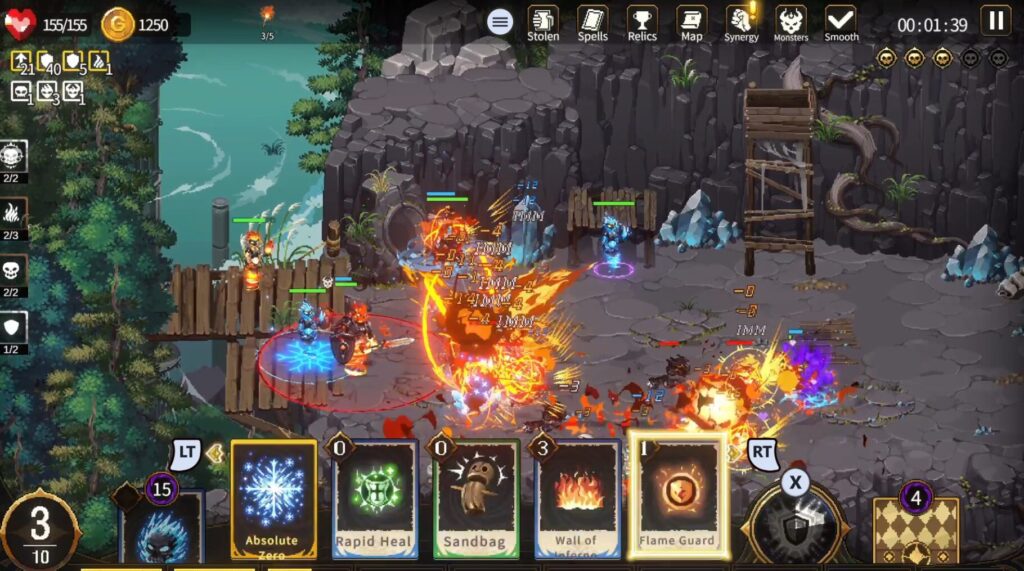View collected Relics
1024x571 pixels.
642,23
